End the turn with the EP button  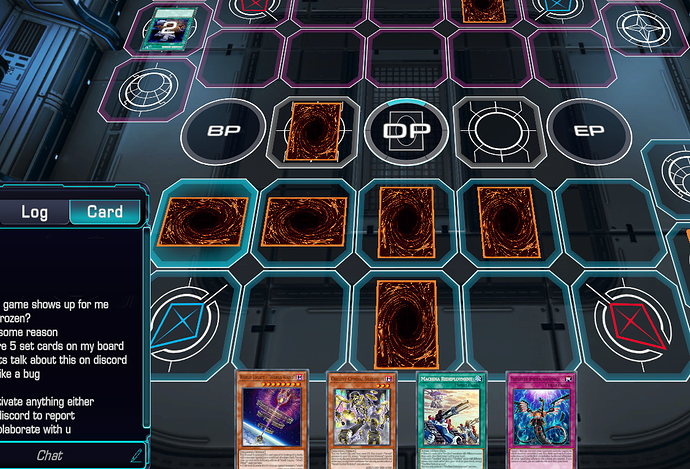(x=588, y=131)
